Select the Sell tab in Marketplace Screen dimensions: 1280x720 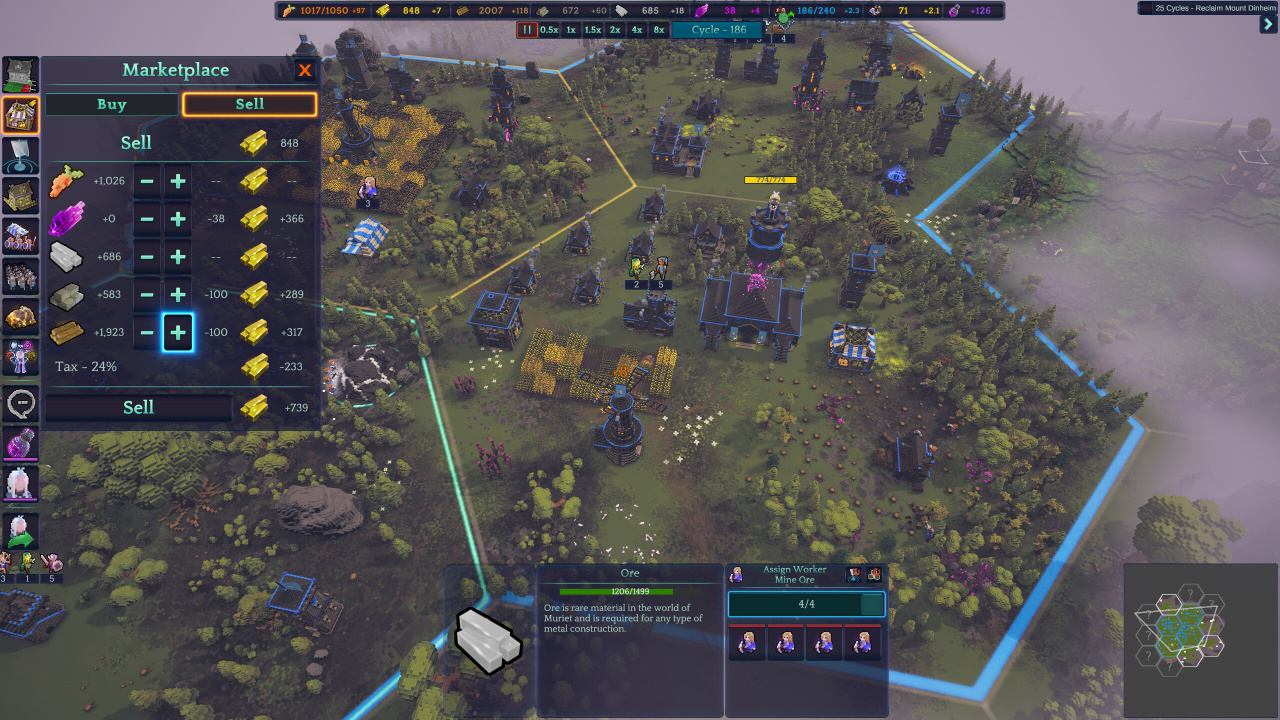pyautogui.click(x=249, y=104)
